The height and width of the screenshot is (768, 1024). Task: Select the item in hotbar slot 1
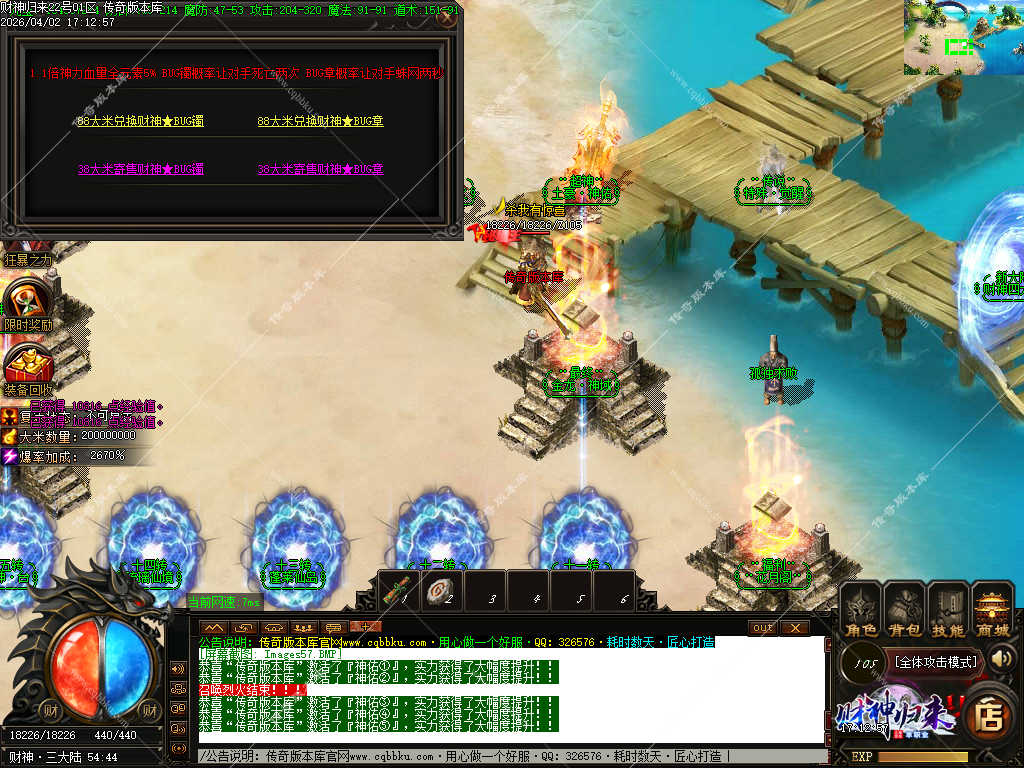coord(402,589)
